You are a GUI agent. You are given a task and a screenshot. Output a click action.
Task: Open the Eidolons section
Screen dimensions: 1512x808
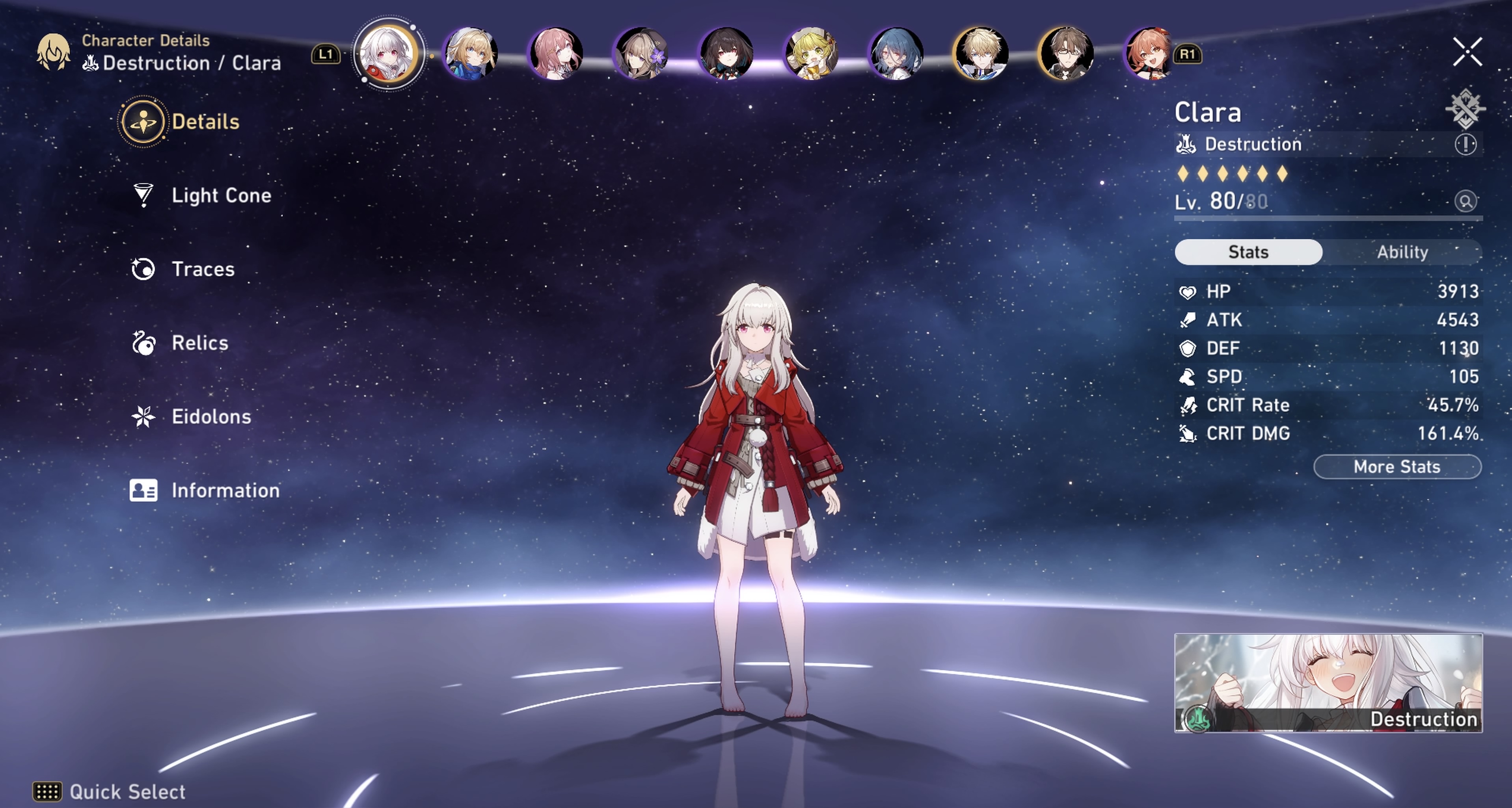pyautogui.click(x=211, y=417)
